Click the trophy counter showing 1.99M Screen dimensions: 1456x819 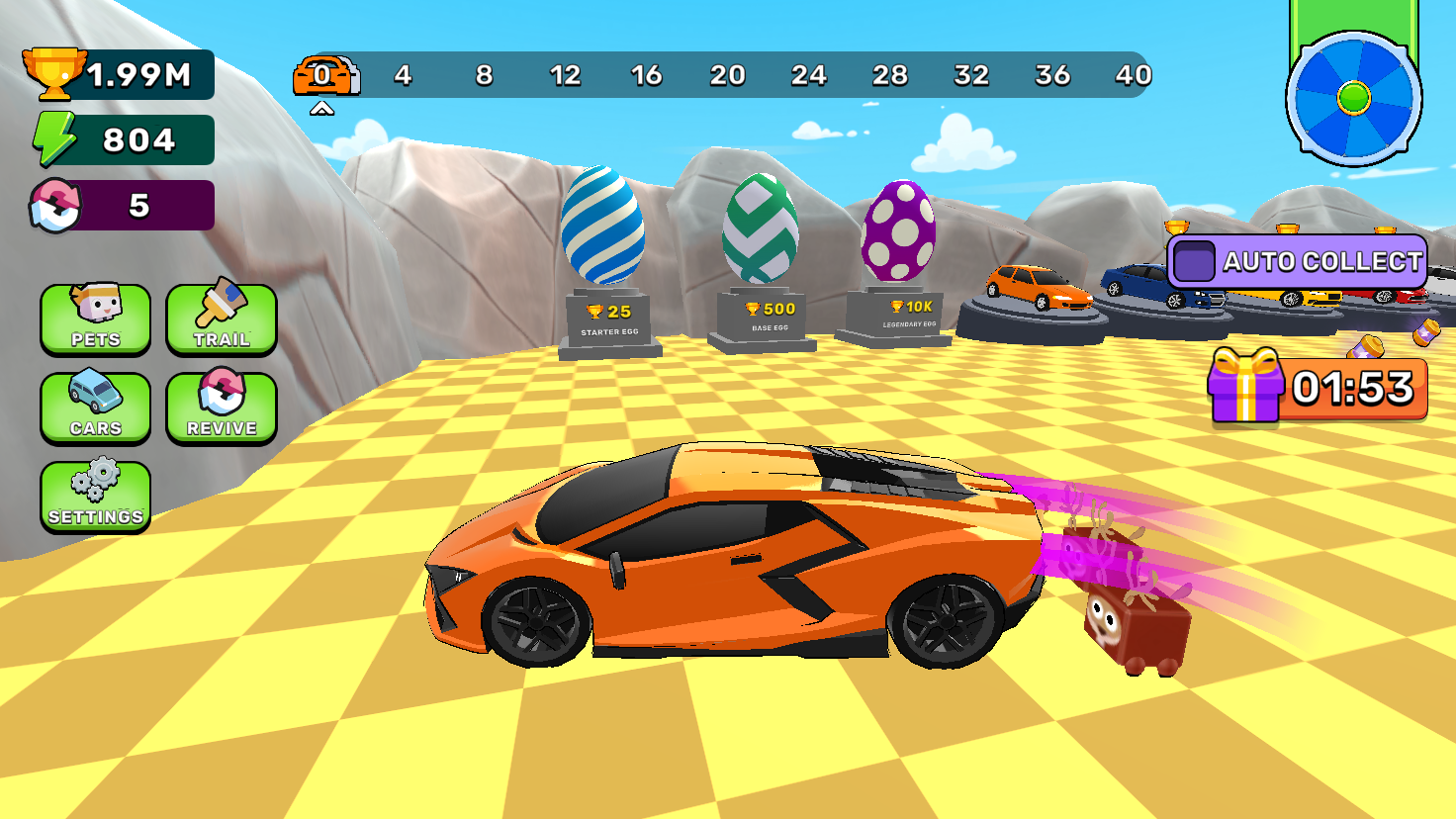(x=119, y=74)
